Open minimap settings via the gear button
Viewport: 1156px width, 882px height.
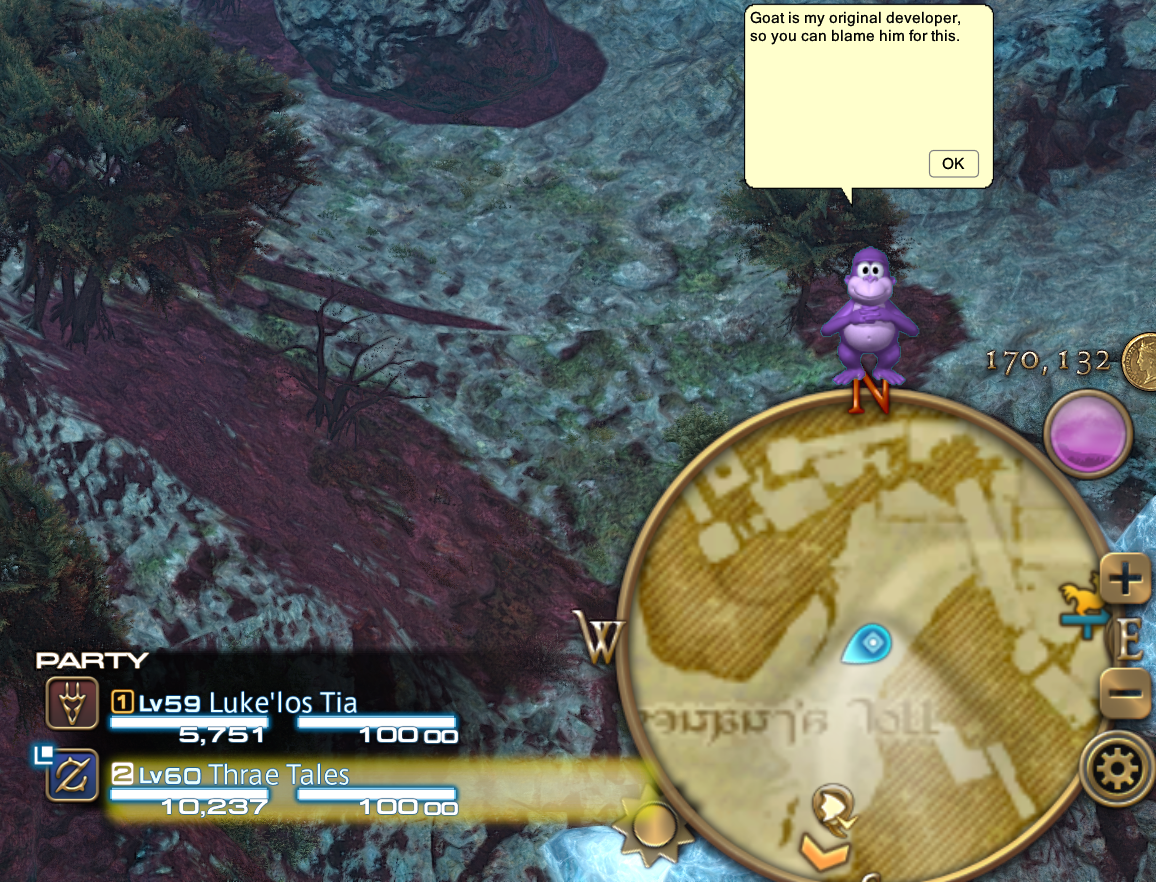pos(1119,769)
